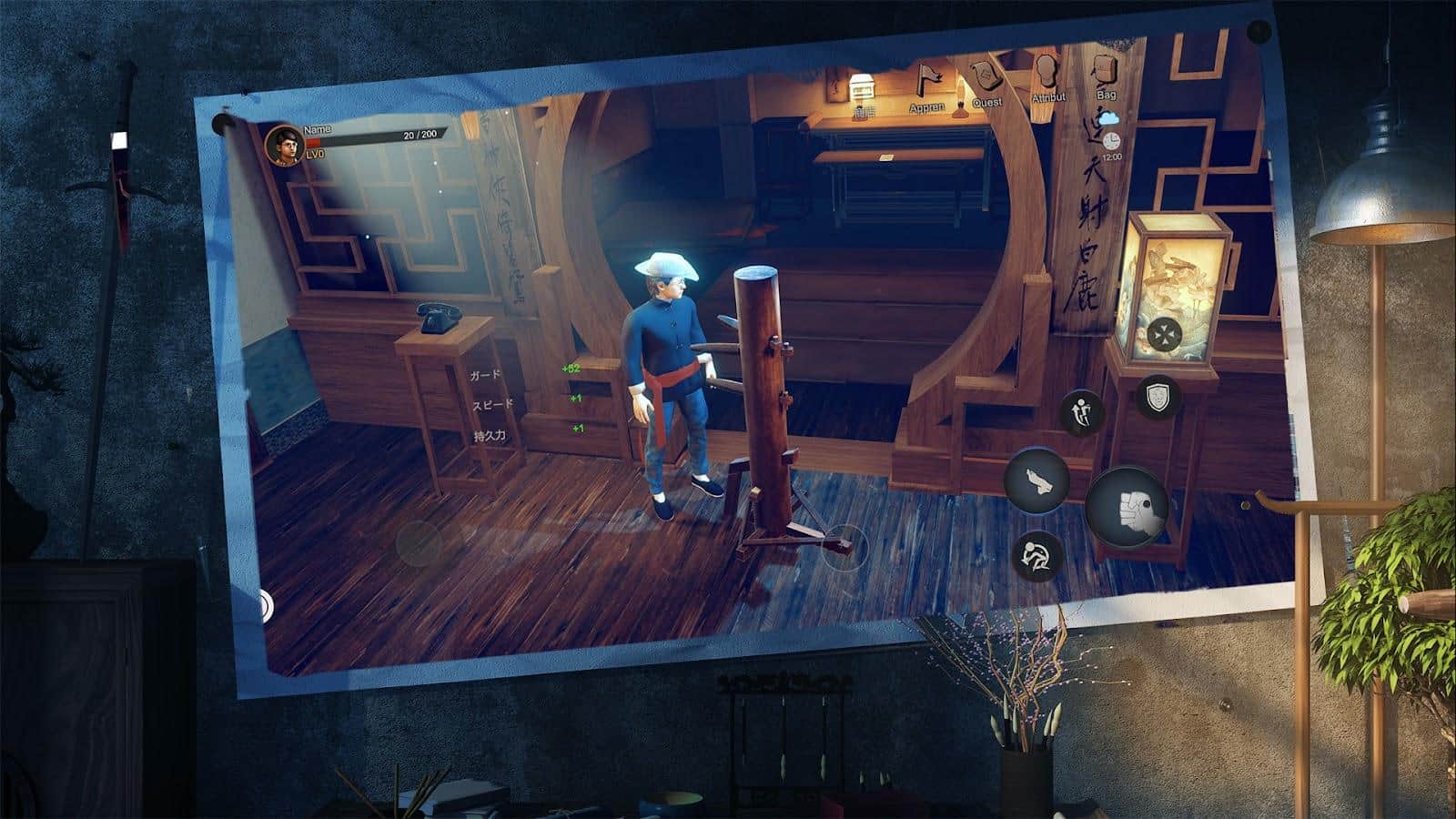Trigger the crouching dodge move

pyautogui.click(x=1037, y=556)
